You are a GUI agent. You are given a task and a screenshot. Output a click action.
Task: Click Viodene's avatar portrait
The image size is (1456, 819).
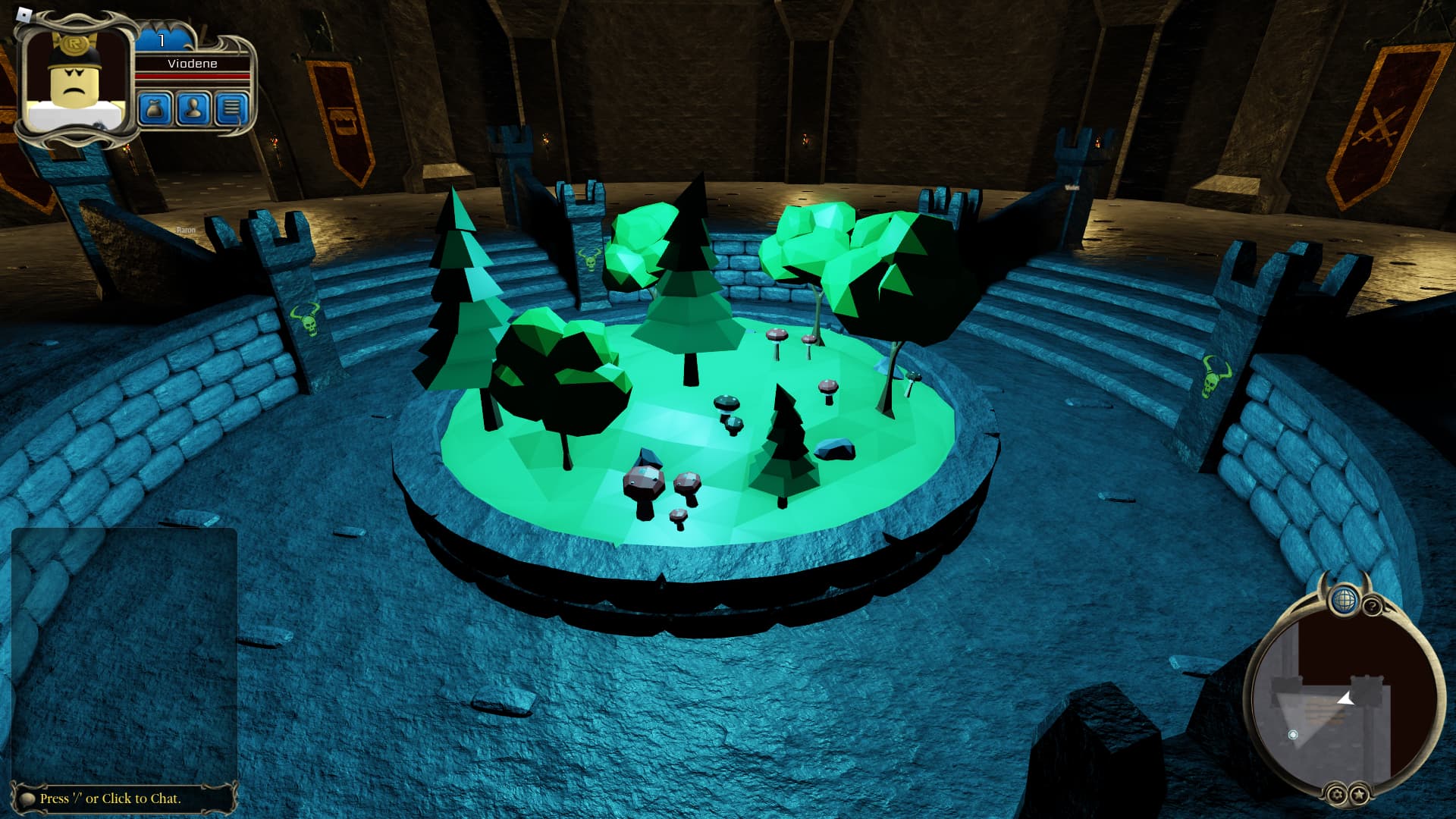tap(74, 80)
